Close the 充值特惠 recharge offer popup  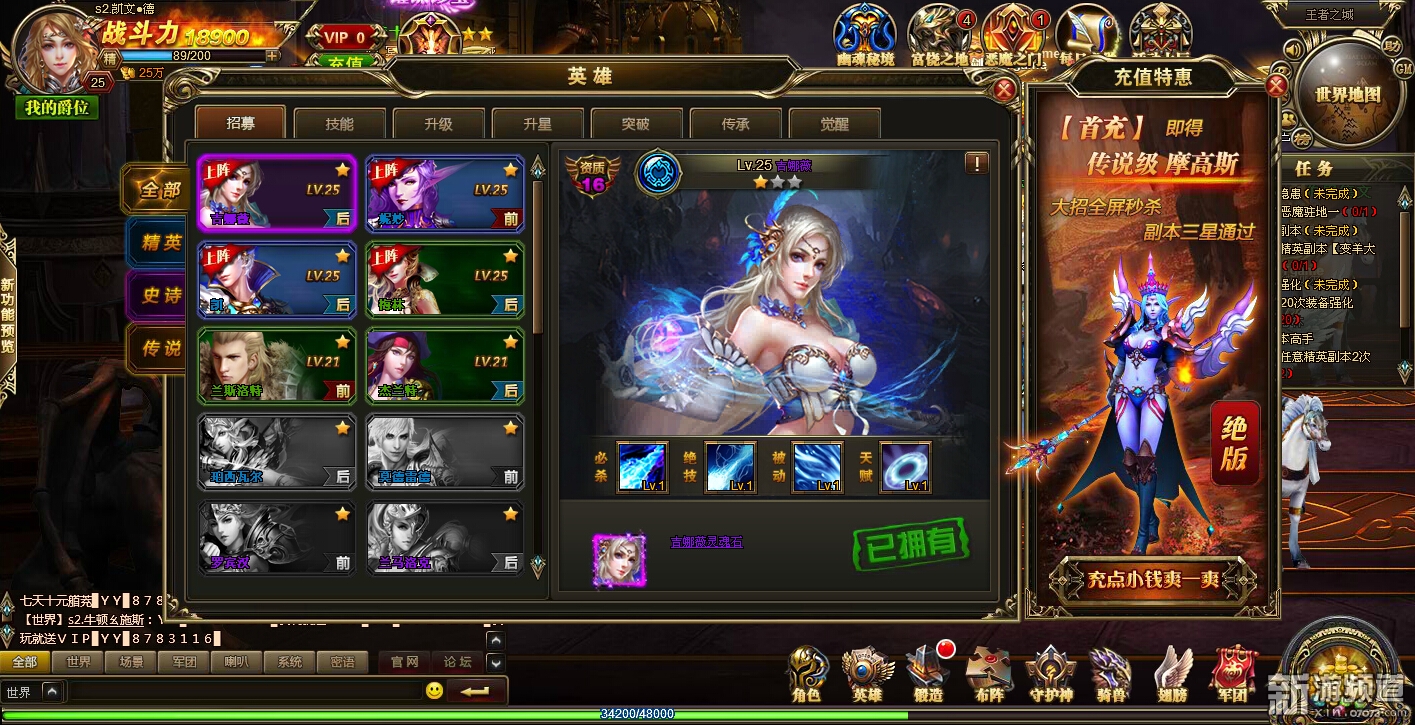(1276, 85)
